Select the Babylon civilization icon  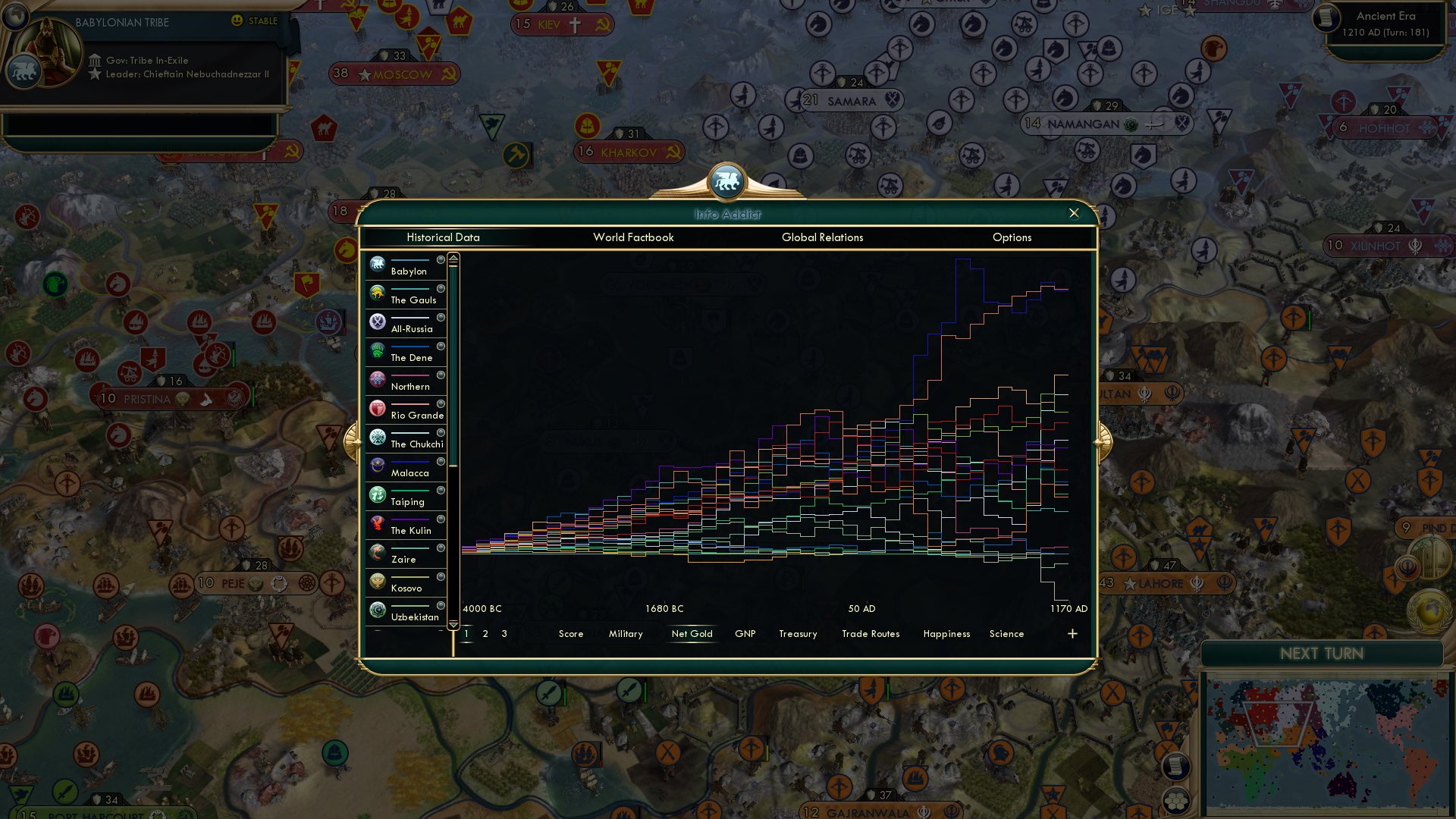(x=377, y=264)
